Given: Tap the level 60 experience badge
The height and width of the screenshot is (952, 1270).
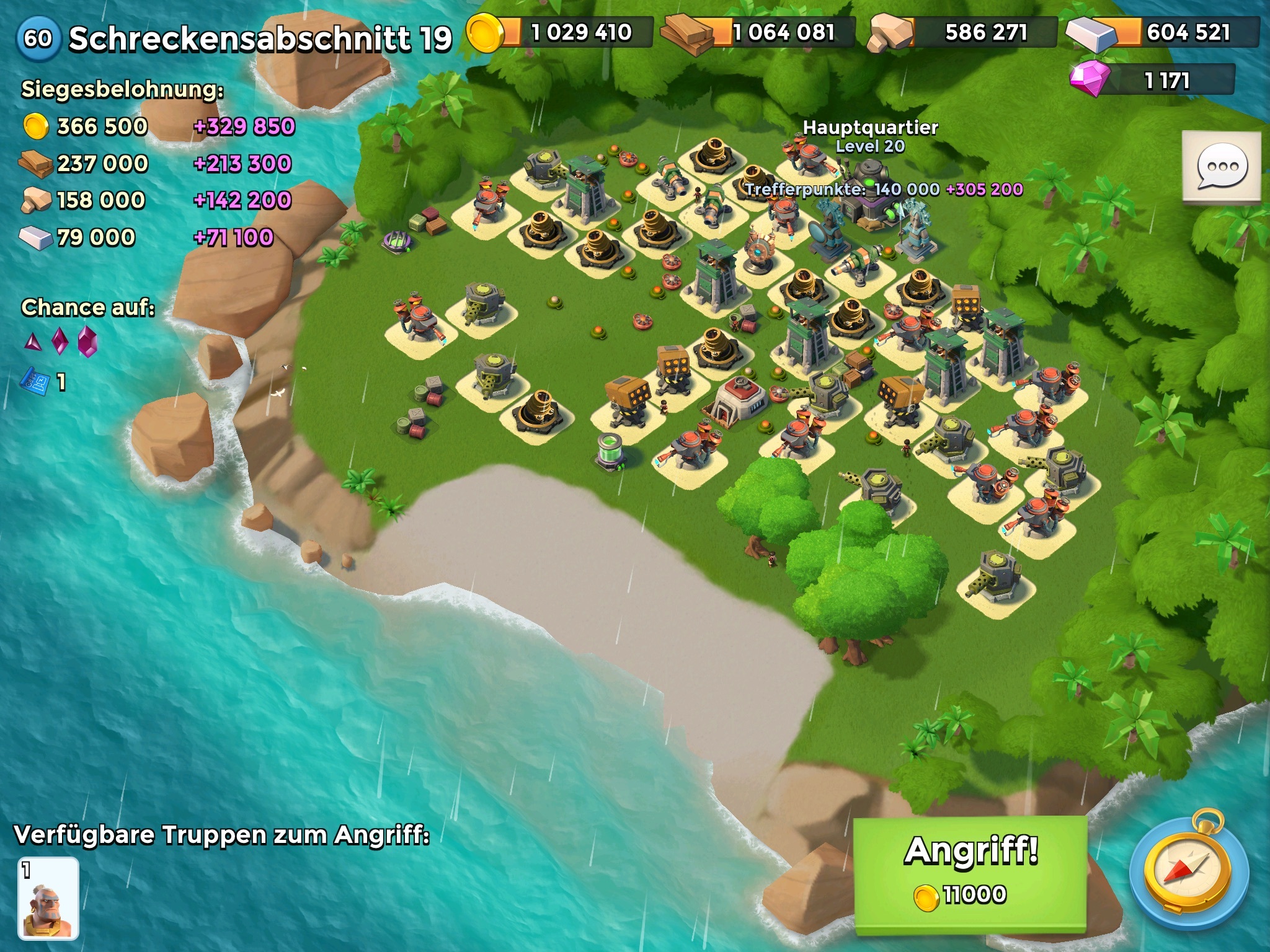Looking at the screenshot, I should (x=38, y=38).
